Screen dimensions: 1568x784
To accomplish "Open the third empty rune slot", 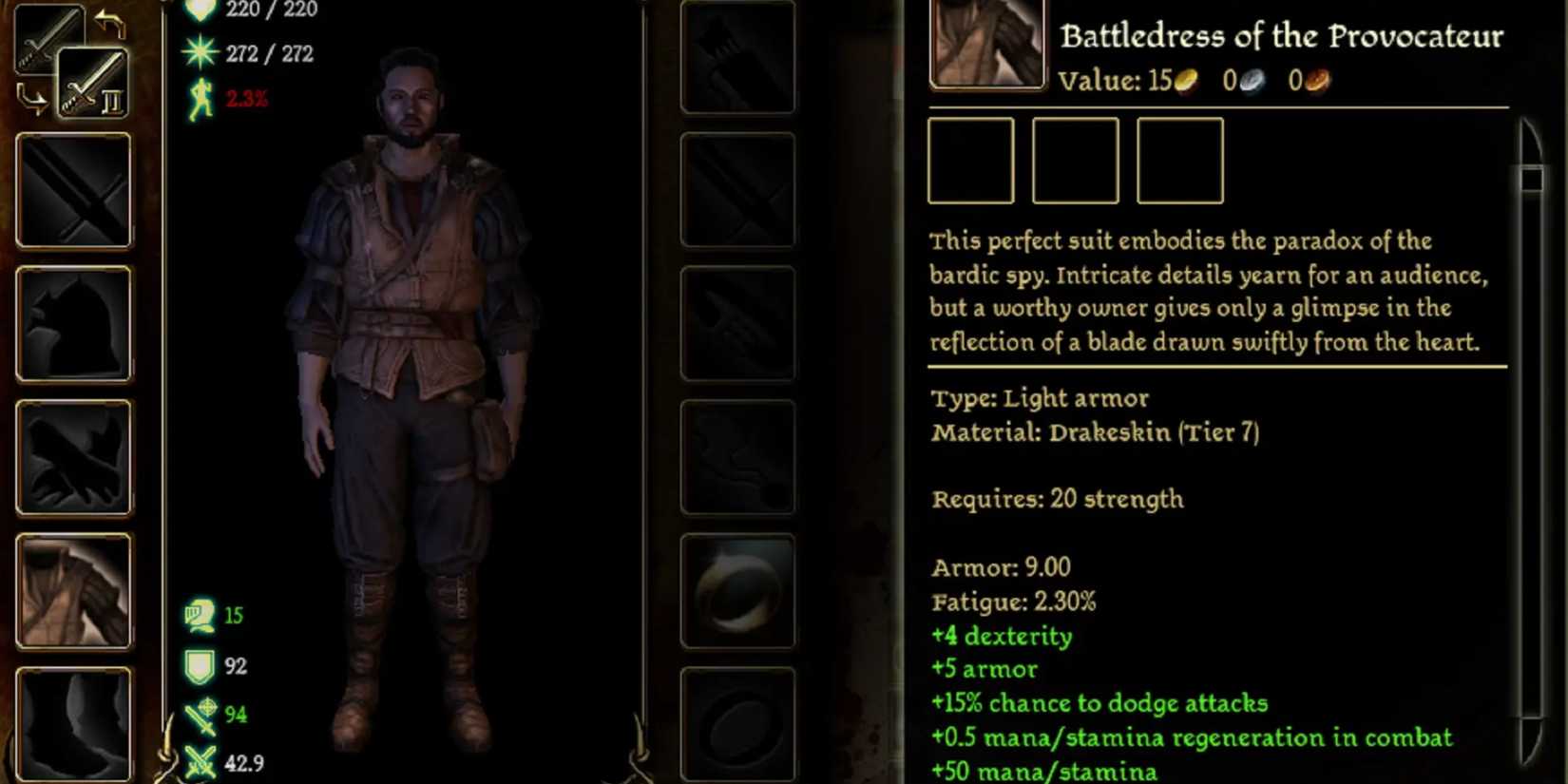I will (1179, 160).
